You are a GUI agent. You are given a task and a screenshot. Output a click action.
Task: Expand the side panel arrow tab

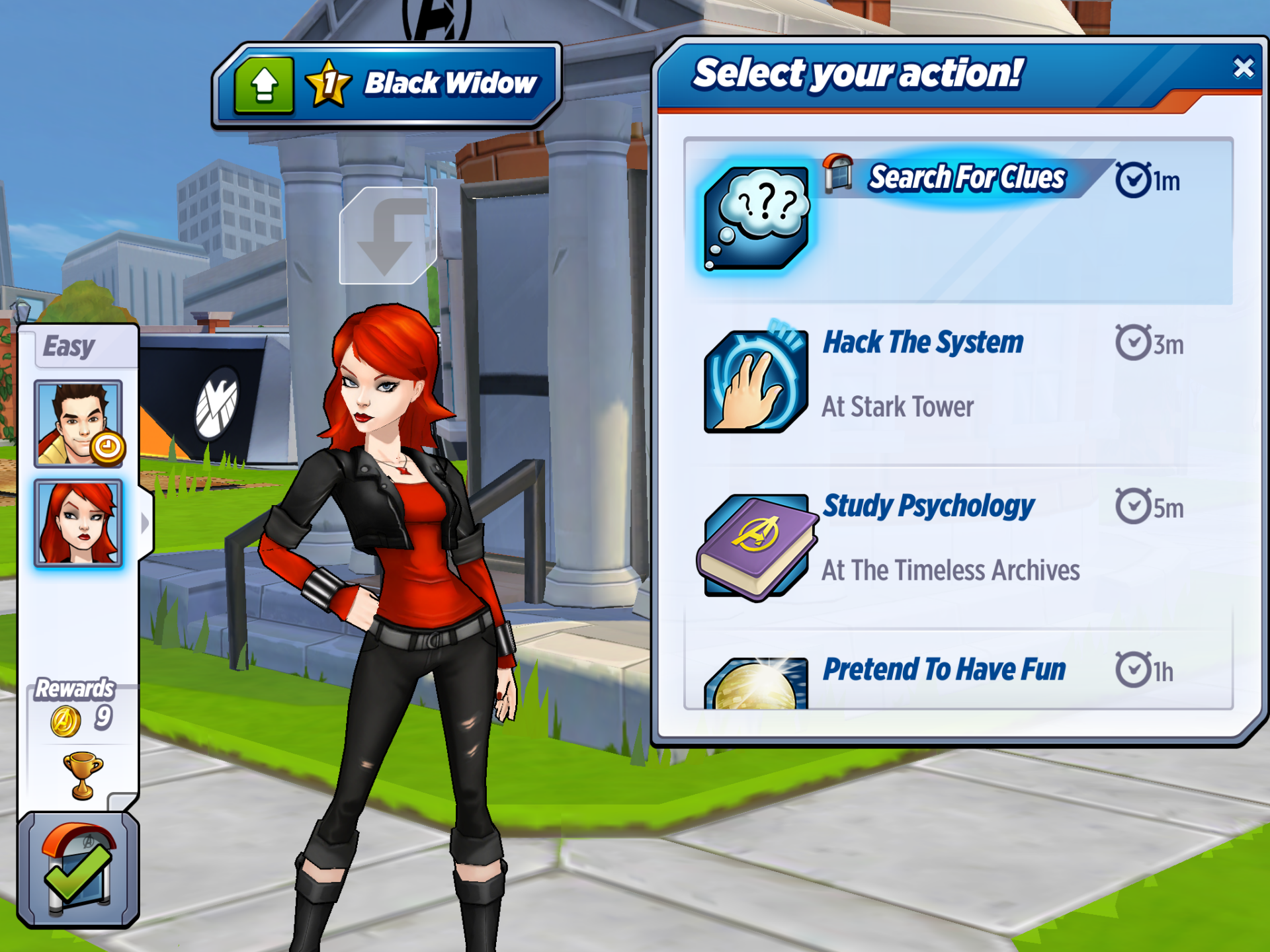pyautogui.click(x=146, y=524)
